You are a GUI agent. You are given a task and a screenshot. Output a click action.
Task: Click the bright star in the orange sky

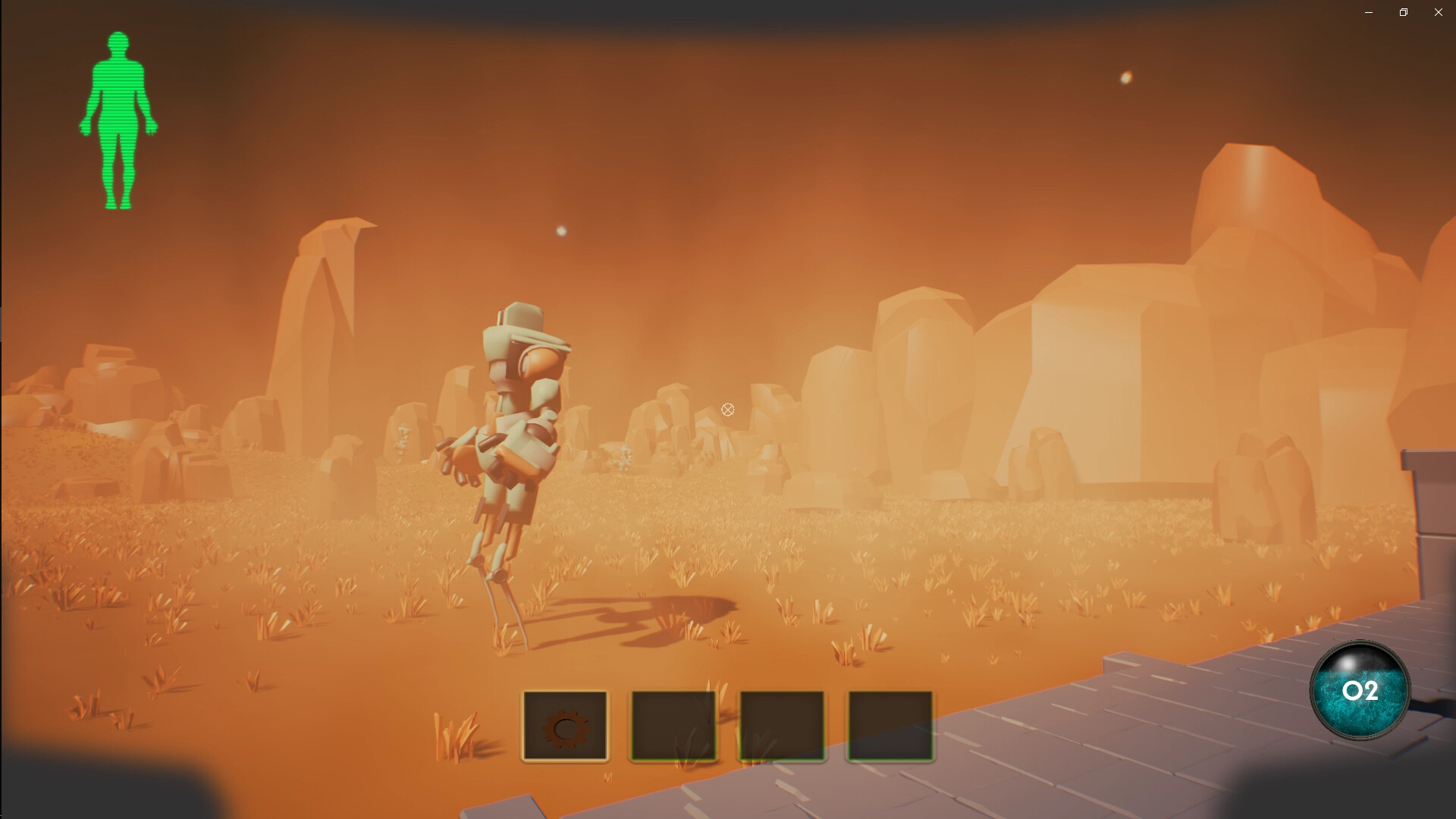click(x=1126, y=76)
